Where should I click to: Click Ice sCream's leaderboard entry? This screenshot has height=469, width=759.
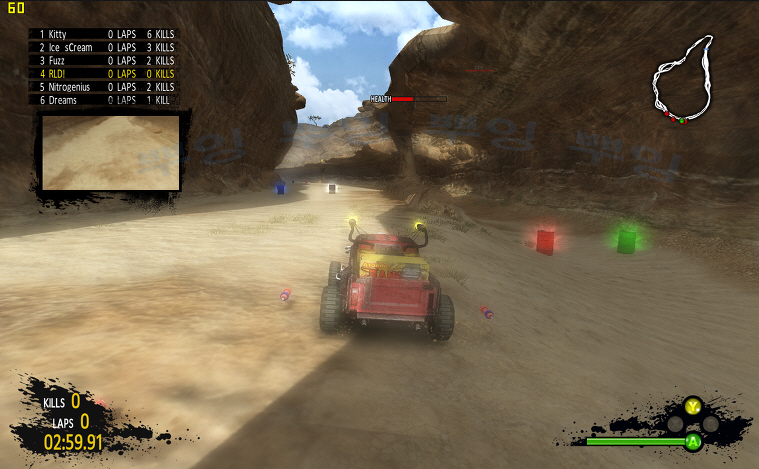click(105, 47)
